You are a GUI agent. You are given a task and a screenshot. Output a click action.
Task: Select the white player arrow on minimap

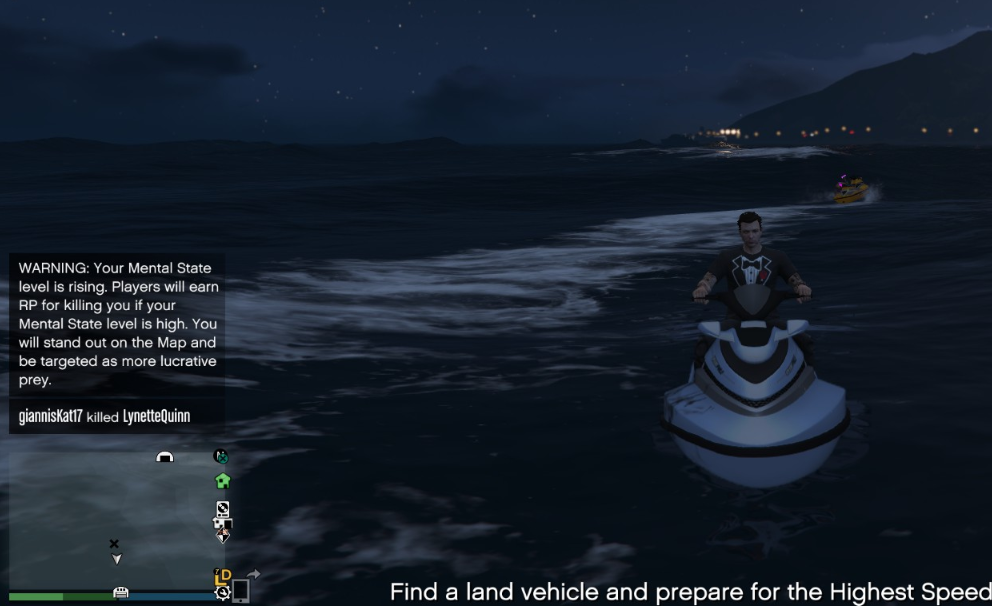pyautogui.click(x=117, y=559)
